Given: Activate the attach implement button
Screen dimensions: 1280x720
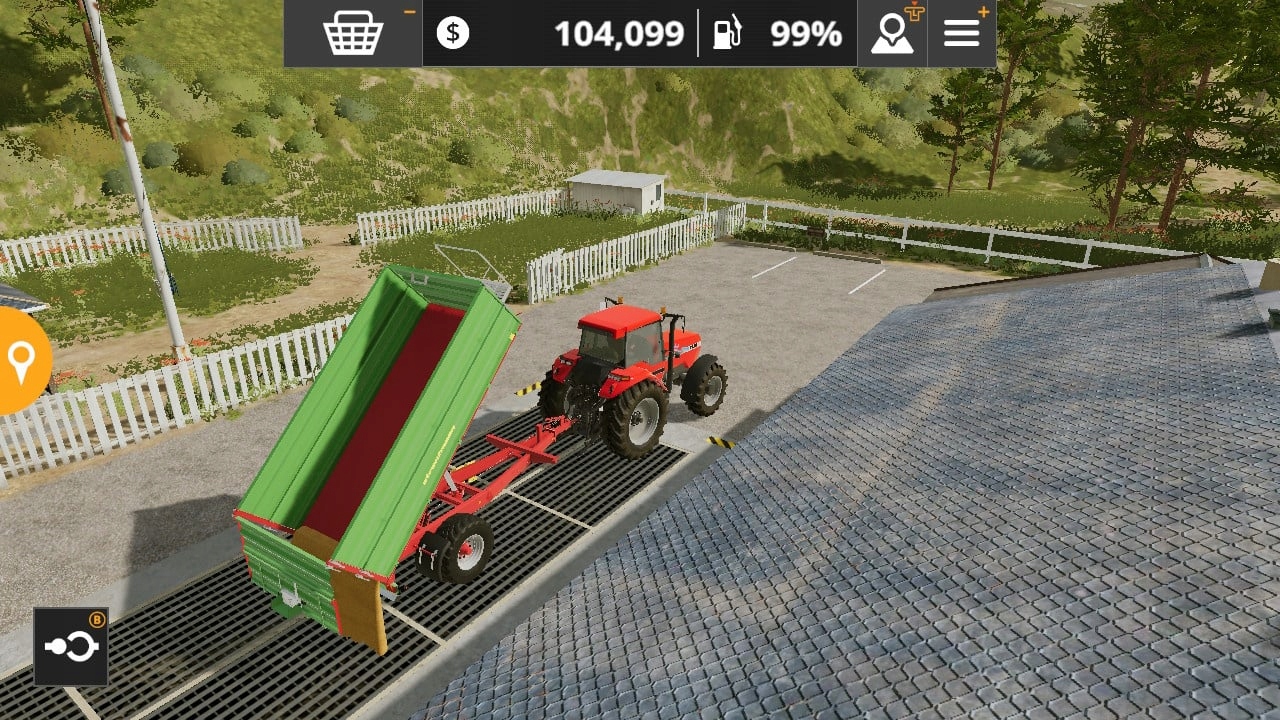Looking at the screenshot, I should (71, 647).
